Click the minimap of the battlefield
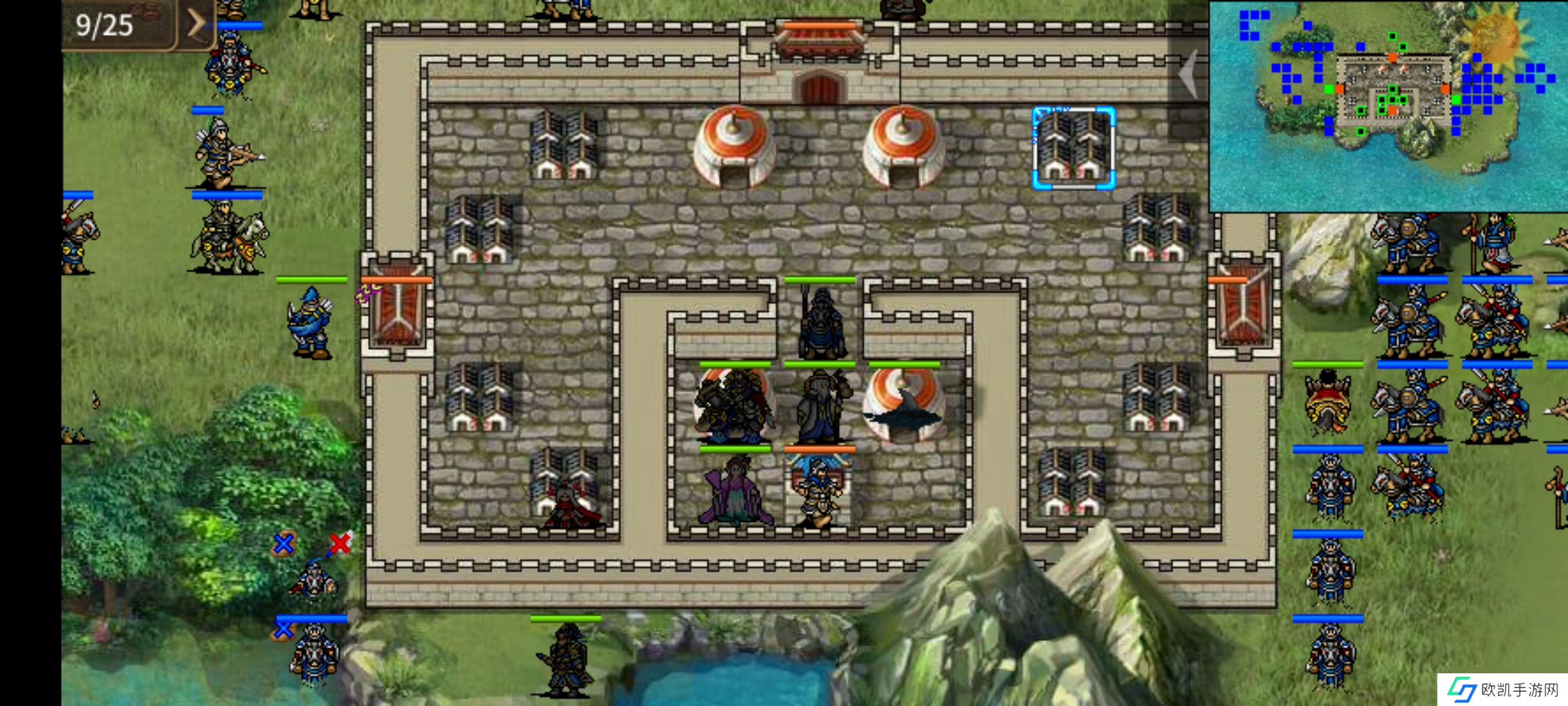The width and height of the screenshot is (1568, 706). (x=1388, y=106)
